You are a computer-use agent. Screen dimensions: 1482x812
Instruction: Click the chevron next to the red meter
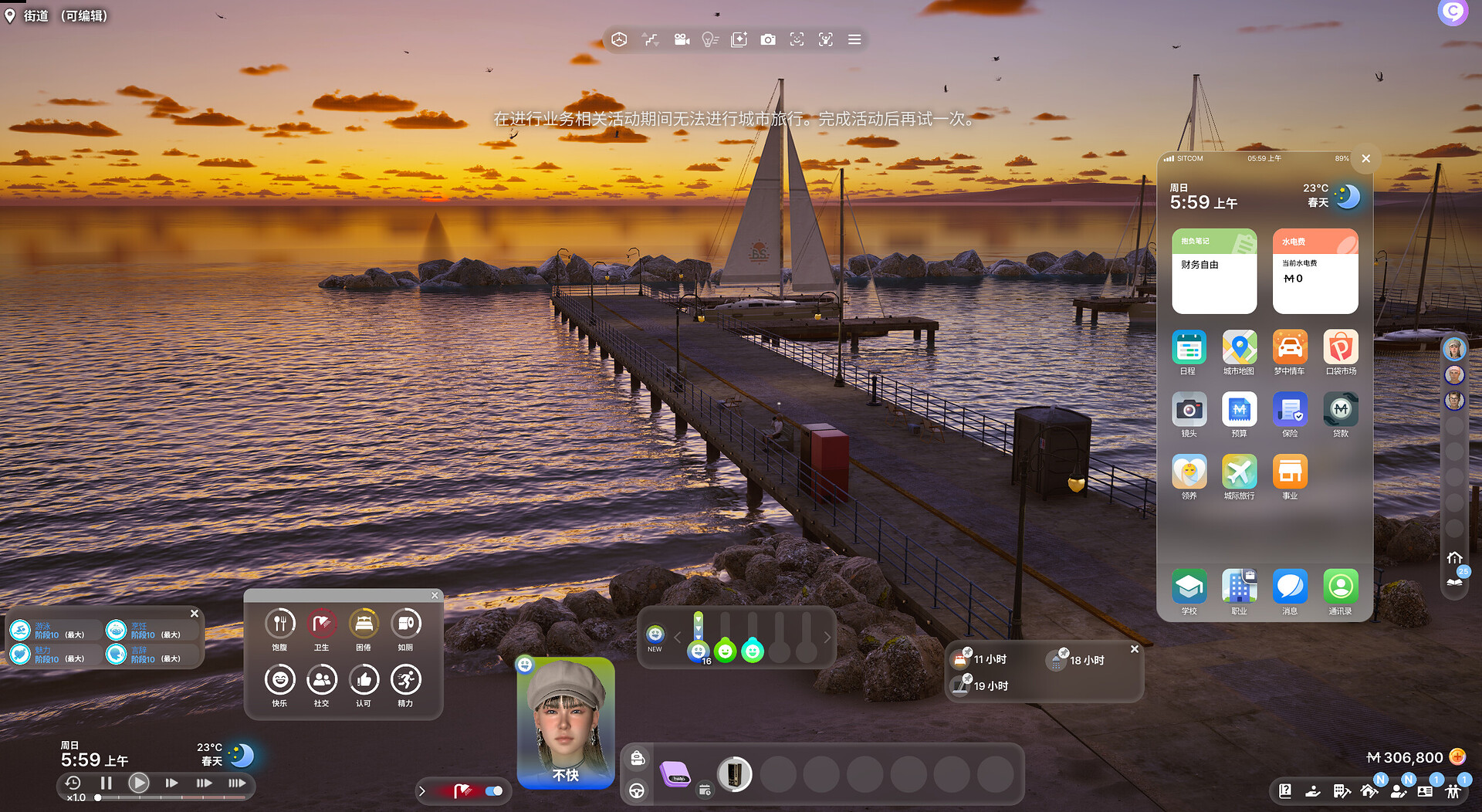pos(422,791)
